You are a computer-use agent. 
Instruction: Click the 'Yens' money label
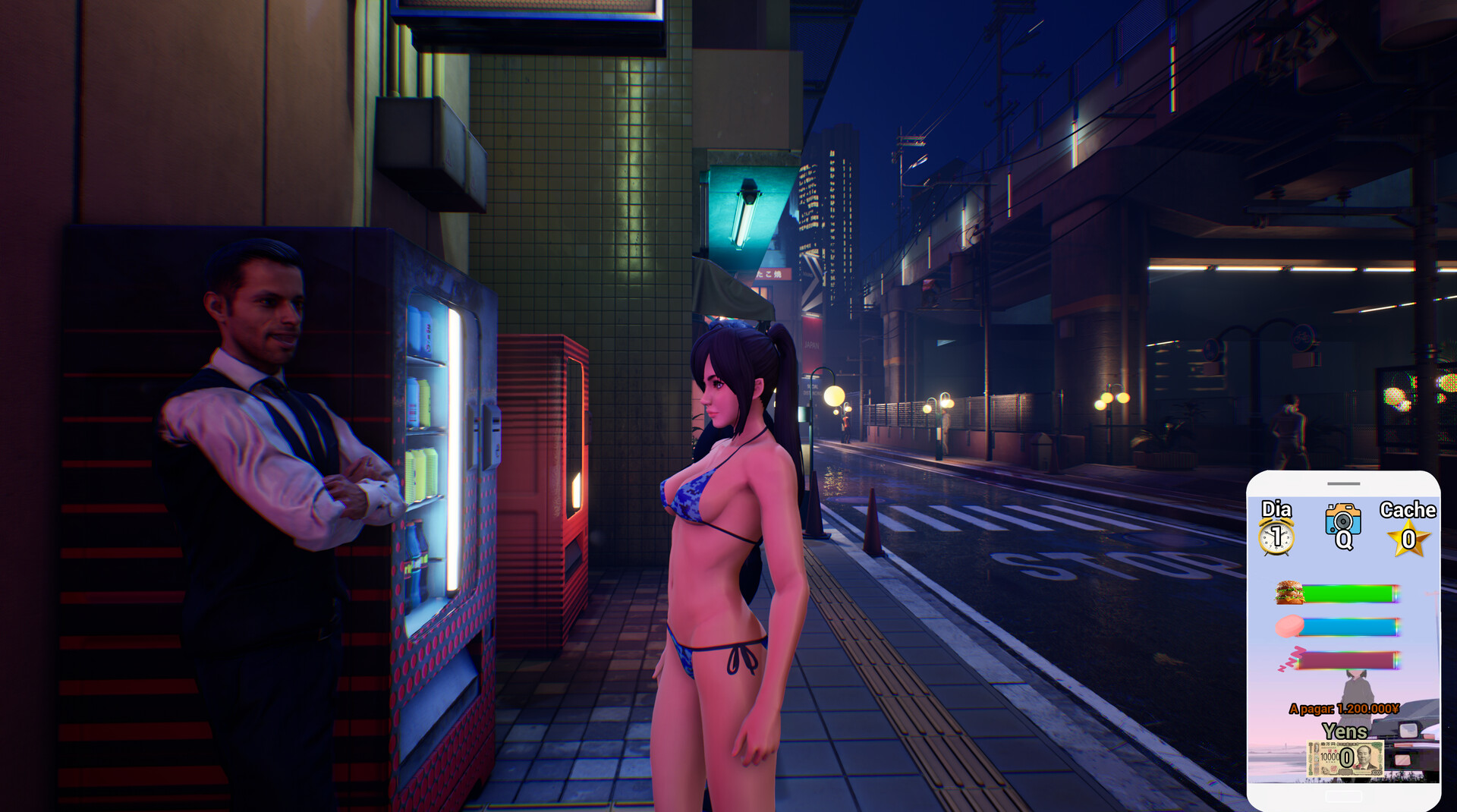click(1346, 731)
